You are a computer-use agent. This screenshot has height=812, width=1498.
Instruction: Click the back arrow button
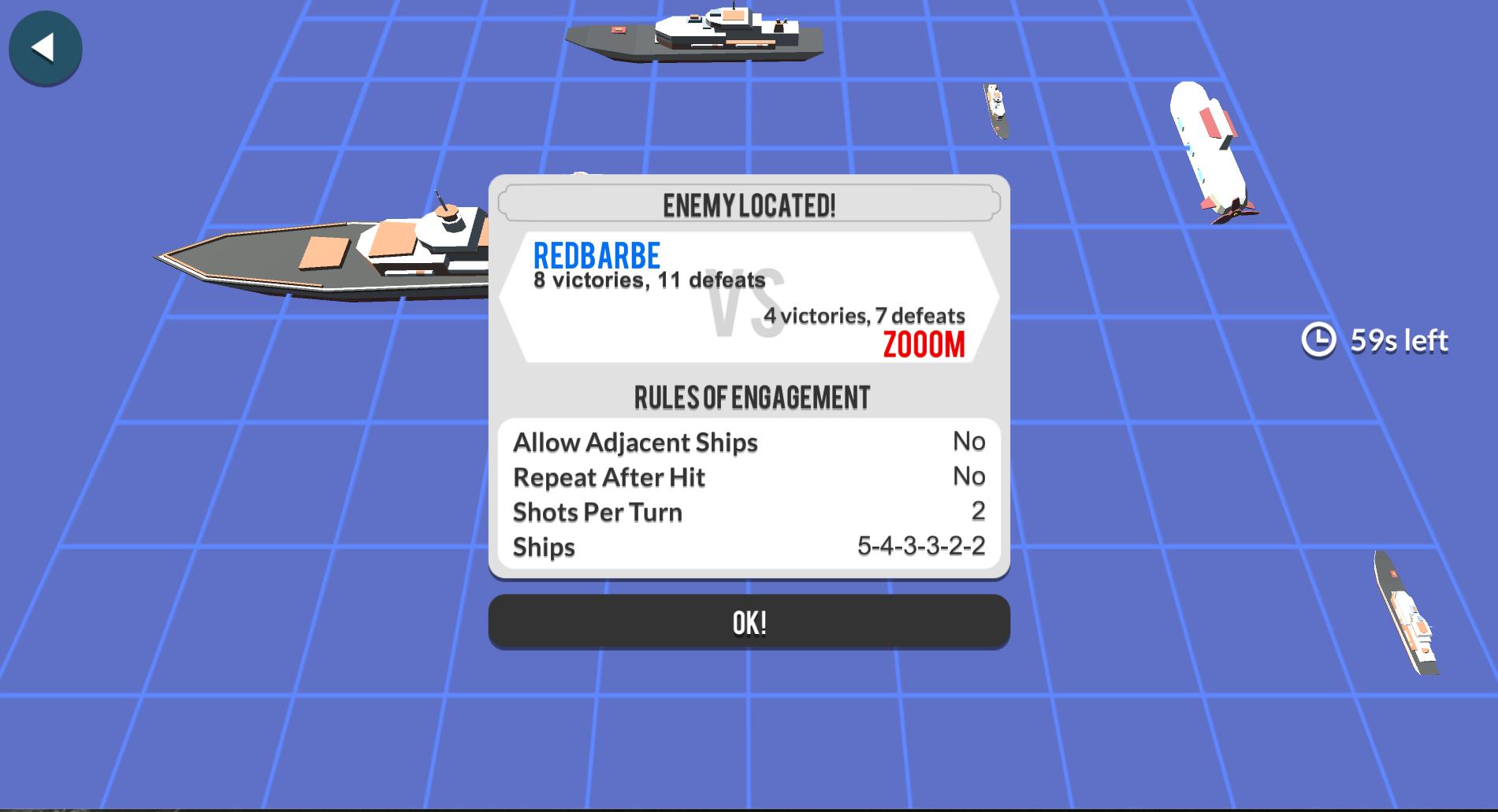45,48
